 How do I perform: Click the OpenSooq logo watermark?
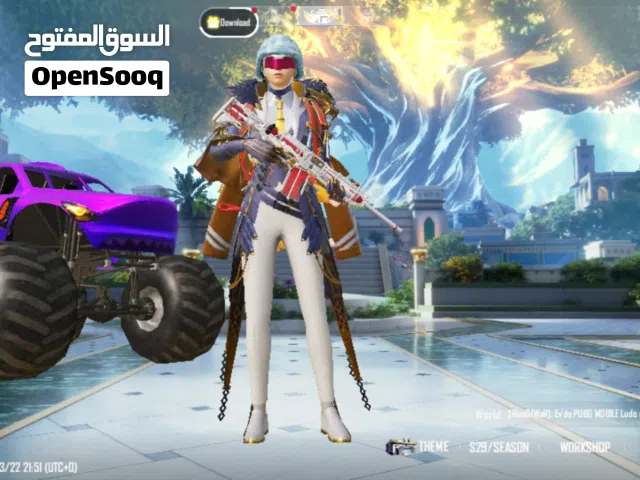97,76
